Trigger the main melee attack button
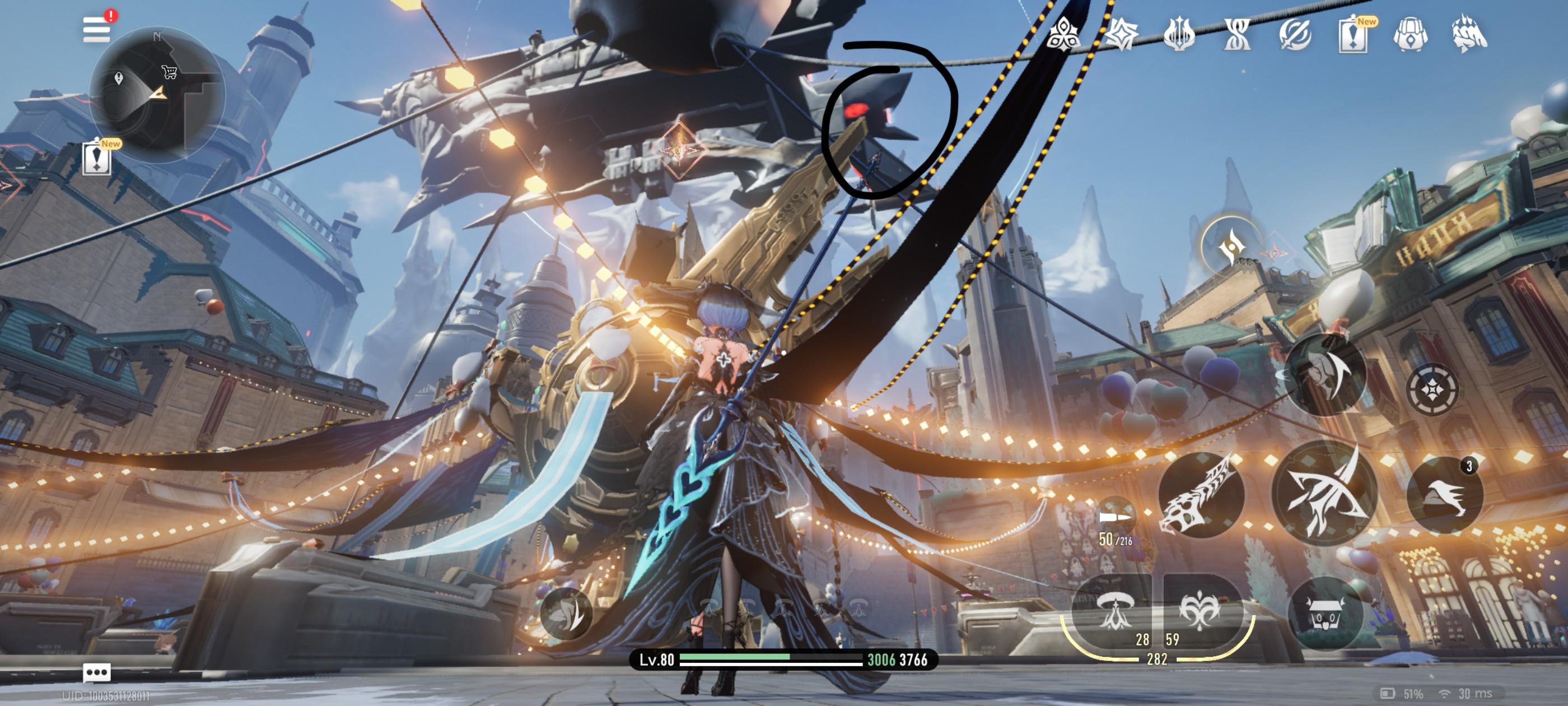This screenshot has width=1568, height=706. pos(1324,494)
